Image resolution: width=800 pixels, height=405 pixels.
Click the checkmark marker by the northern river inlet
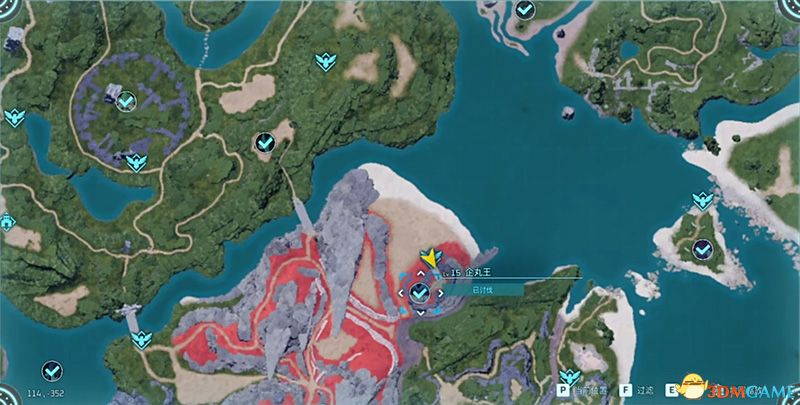coord(525,10)
